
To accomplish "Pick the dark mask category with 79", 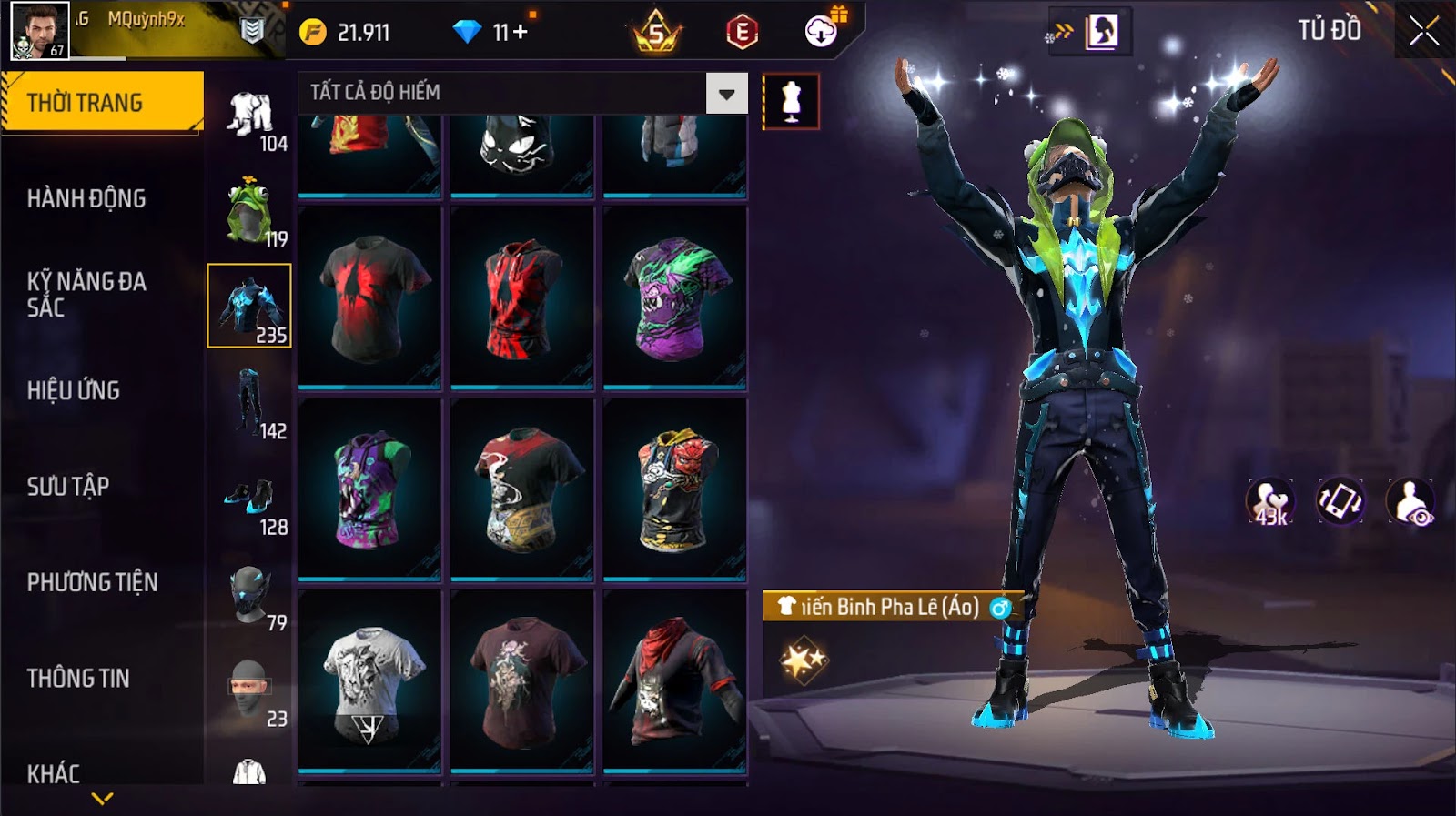I will (249, 596).
